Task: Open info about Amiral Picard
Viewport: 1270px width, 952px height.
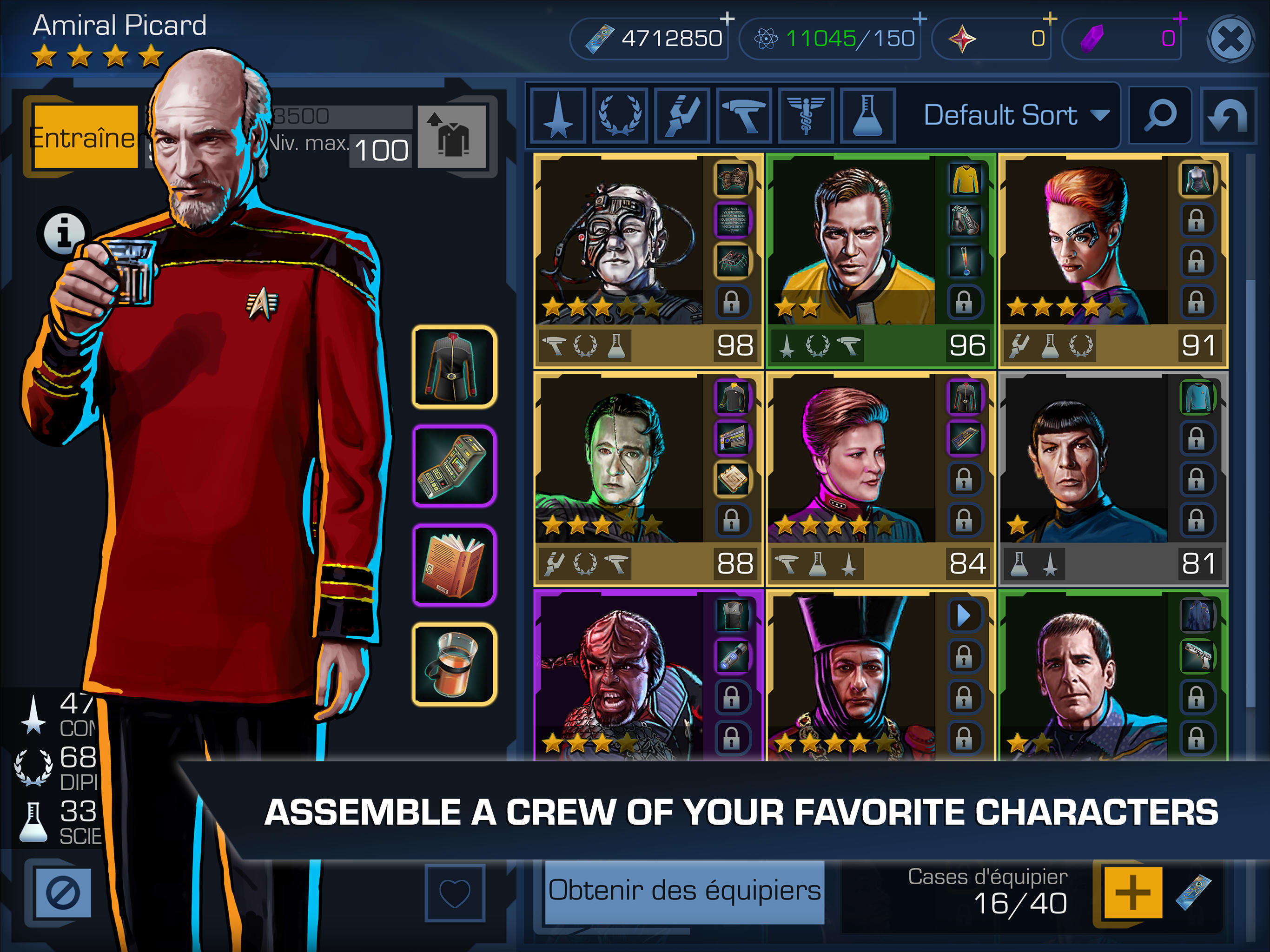Action: (x=63, y=230)
